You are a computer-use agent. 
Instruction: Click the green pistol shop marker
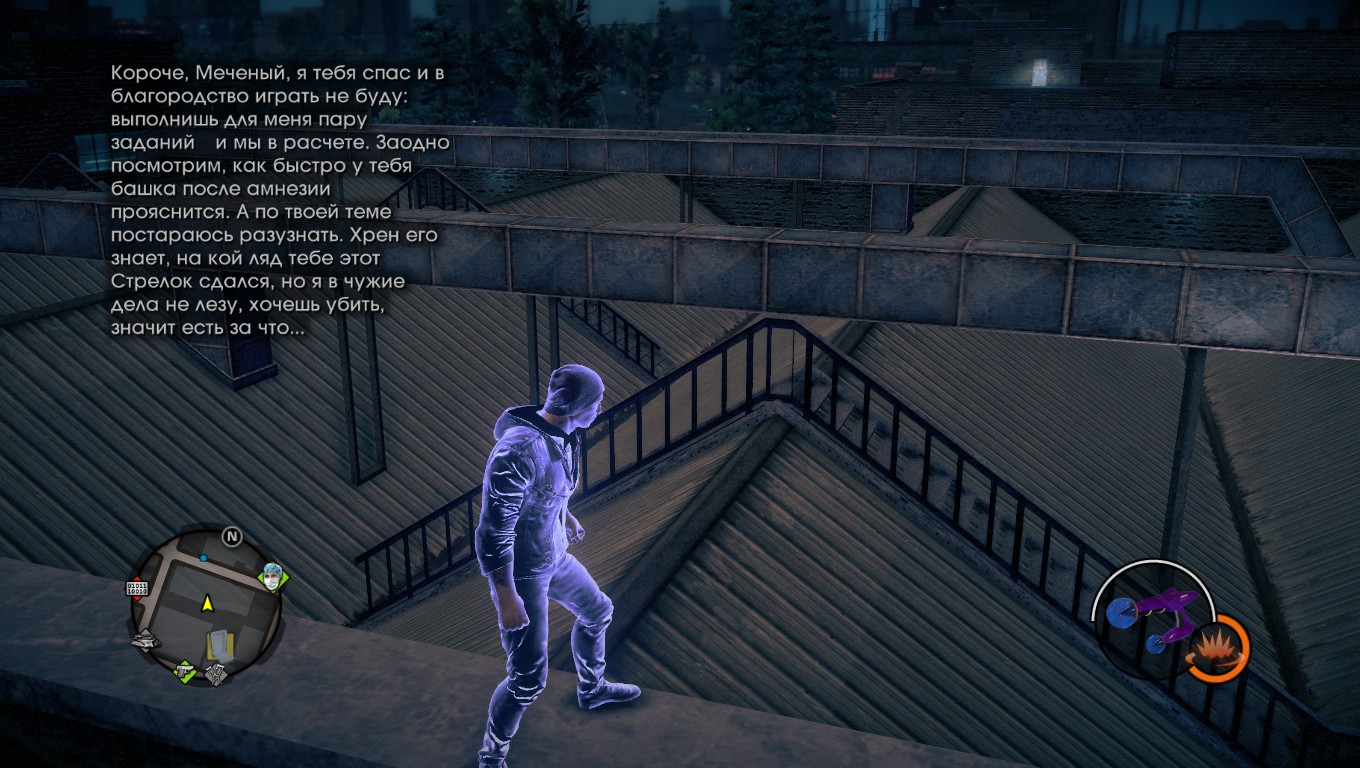185,671
